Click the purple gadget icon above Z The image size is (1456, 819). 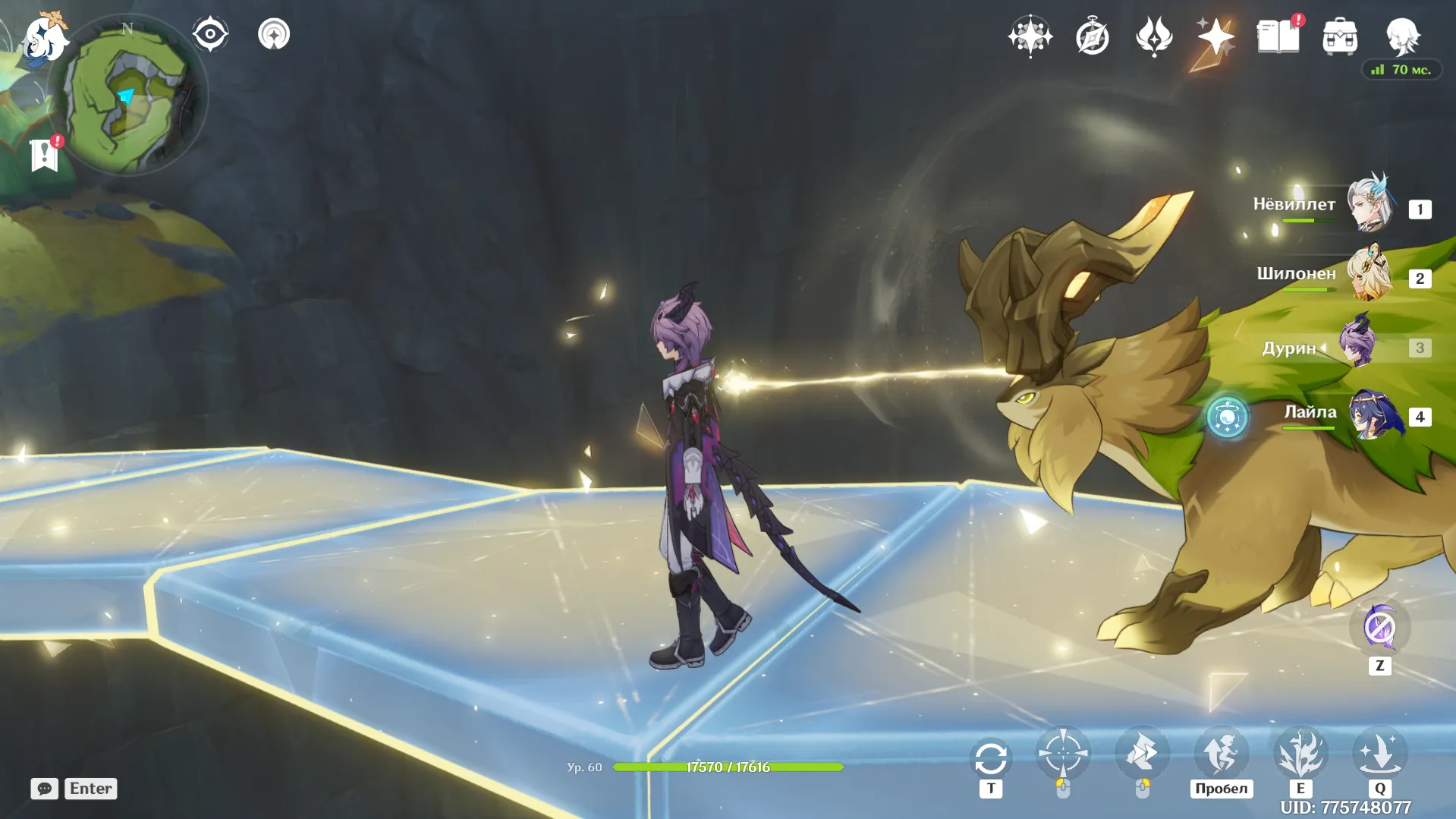point(1379,628)
